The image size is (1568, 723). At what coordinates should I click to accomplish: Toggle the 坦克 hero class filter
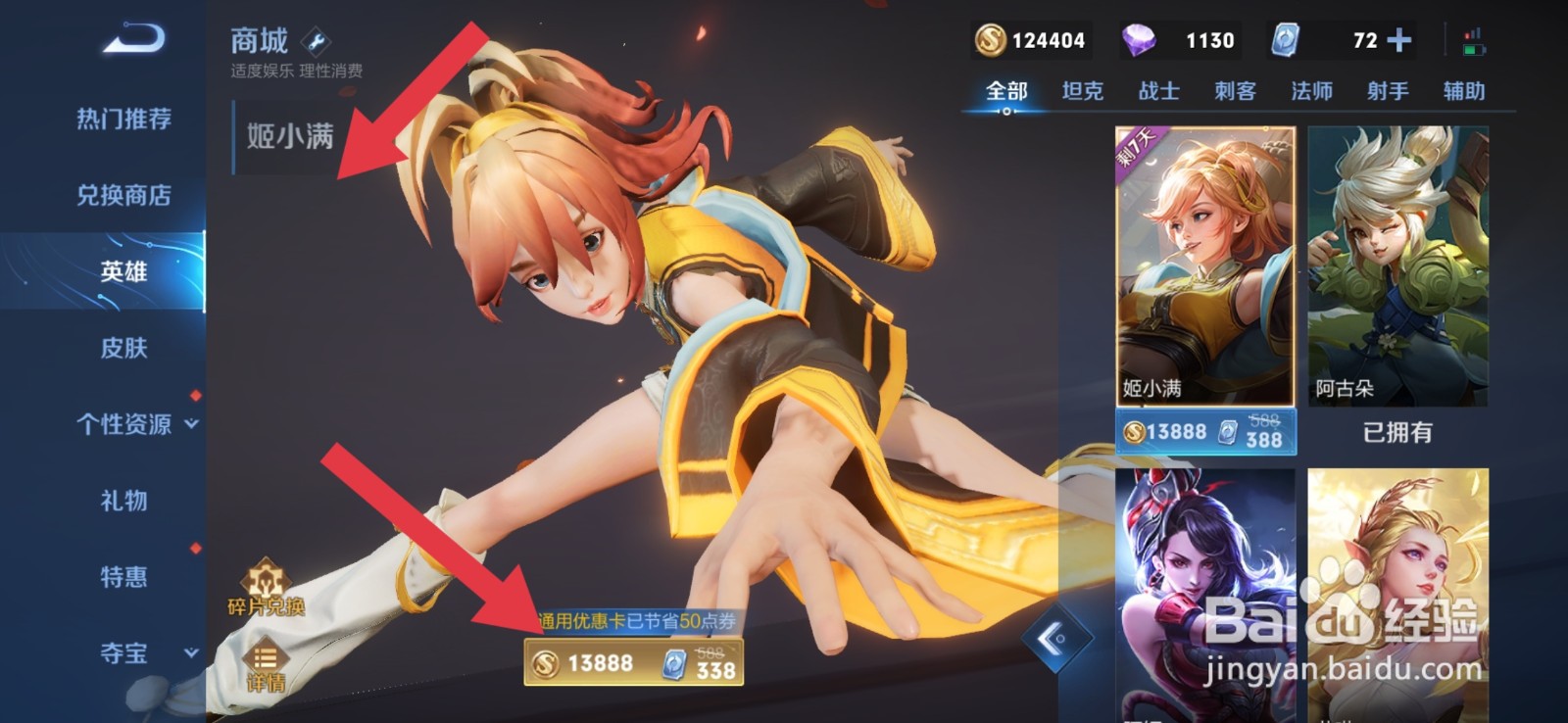click(x=1084, y=91)
